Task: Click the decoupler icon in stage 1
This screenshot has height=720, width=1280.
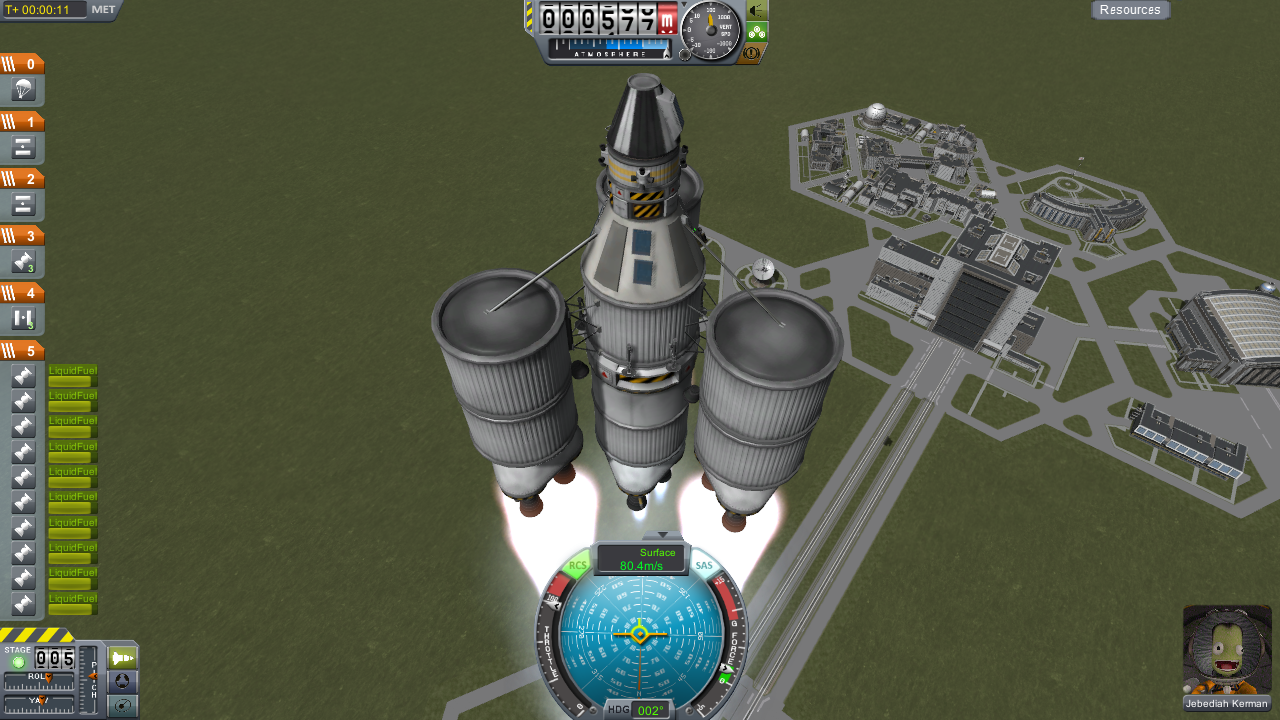Action: 22,147
